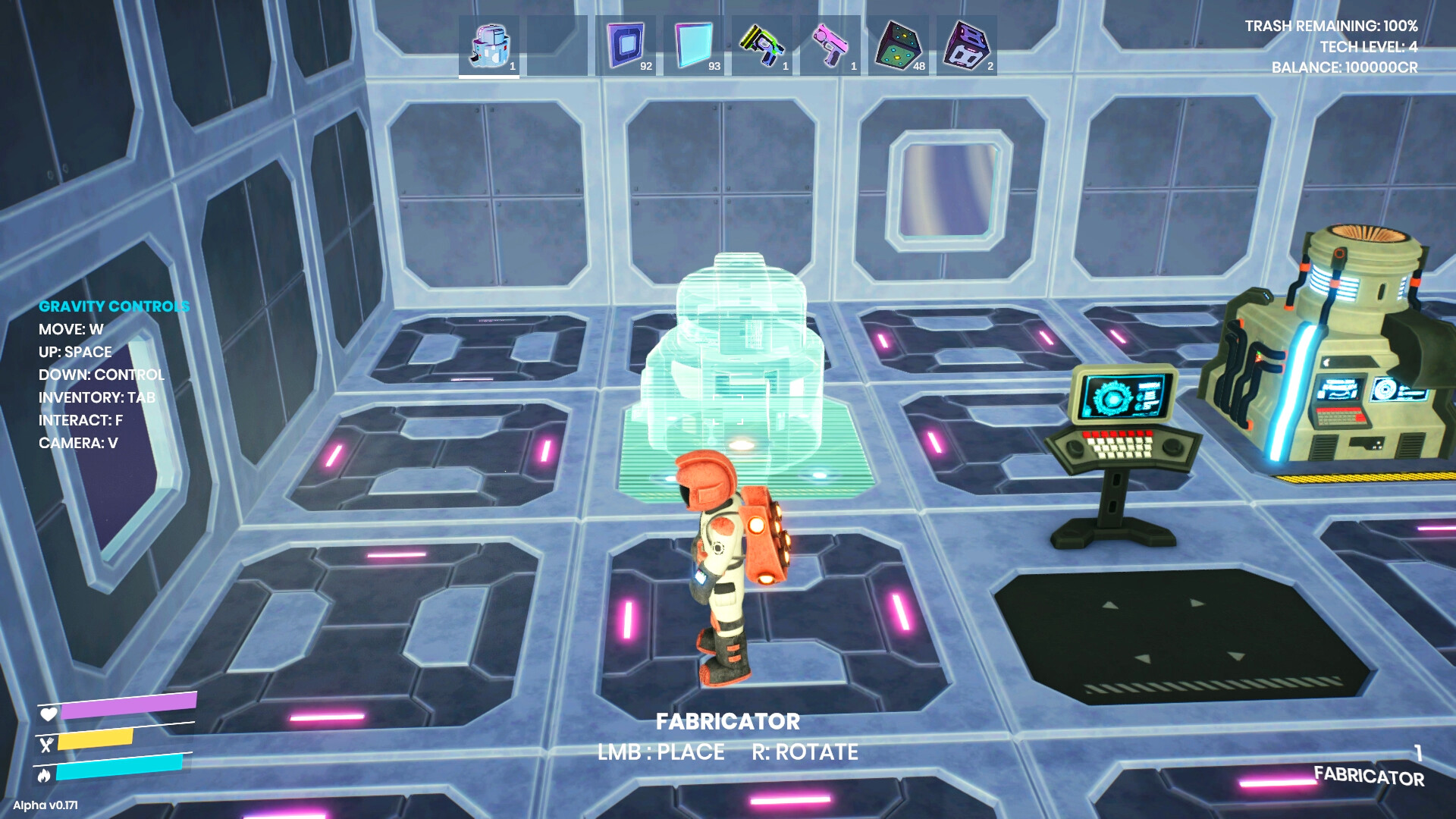This screenshot has width=1456, height=819.
Task: Click the heart icon beside the health bar
Action: point(48,714)
